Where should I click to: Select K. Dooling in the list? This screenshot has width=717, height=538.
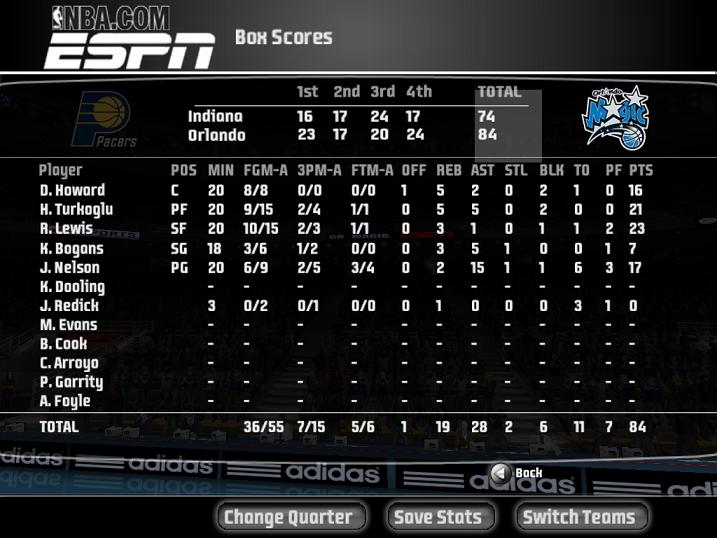[72, 287]
